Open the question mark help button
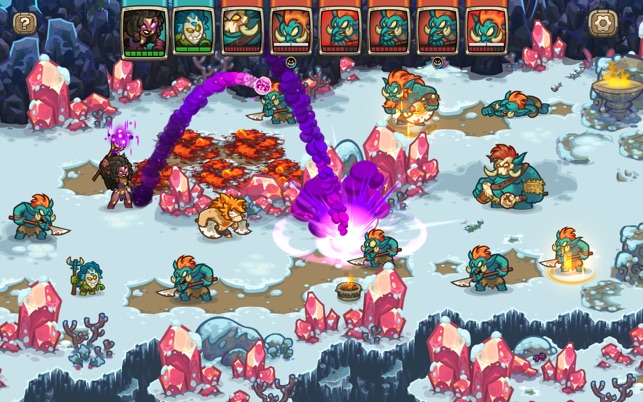 [x=24, y=24]
